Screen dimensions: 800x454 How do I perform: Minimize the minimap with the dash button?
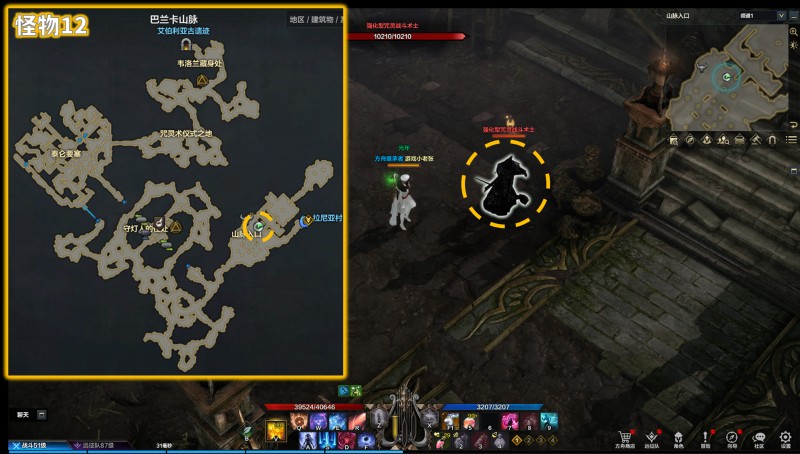pos(792,16)
